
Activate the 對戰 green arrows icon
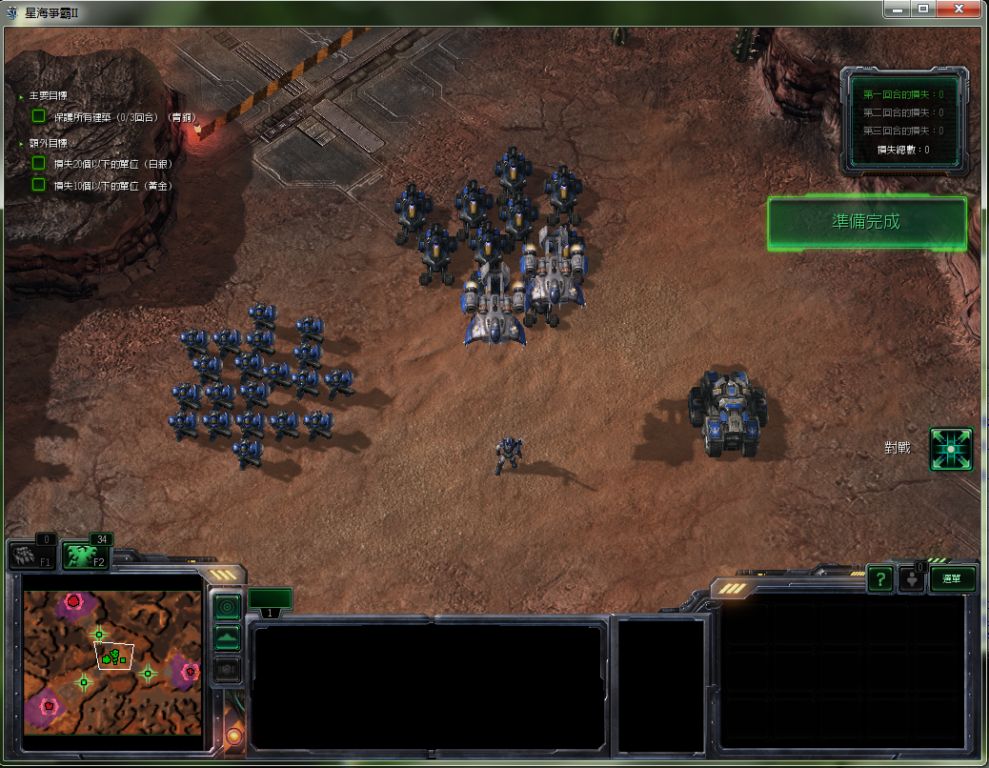(950, 449)
